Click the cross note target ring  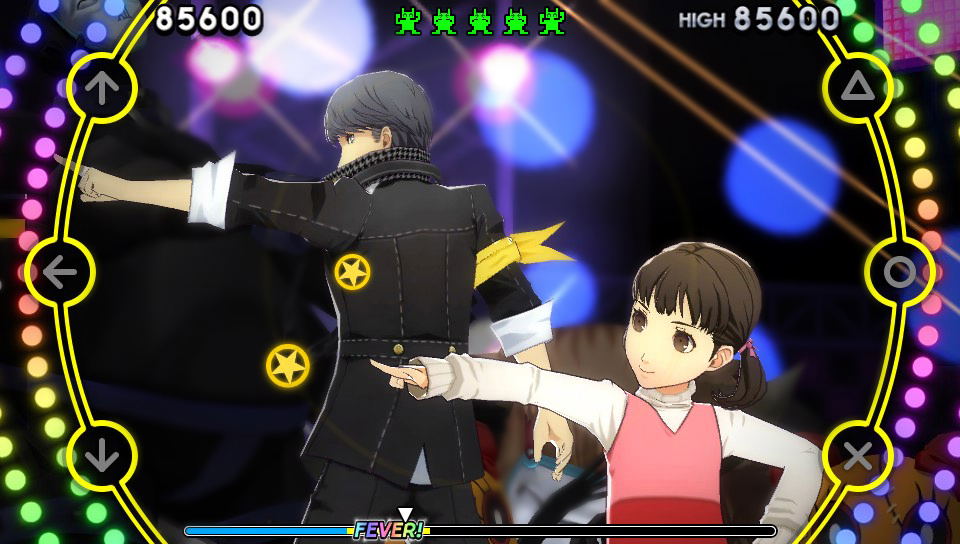(x=857, y=456)
